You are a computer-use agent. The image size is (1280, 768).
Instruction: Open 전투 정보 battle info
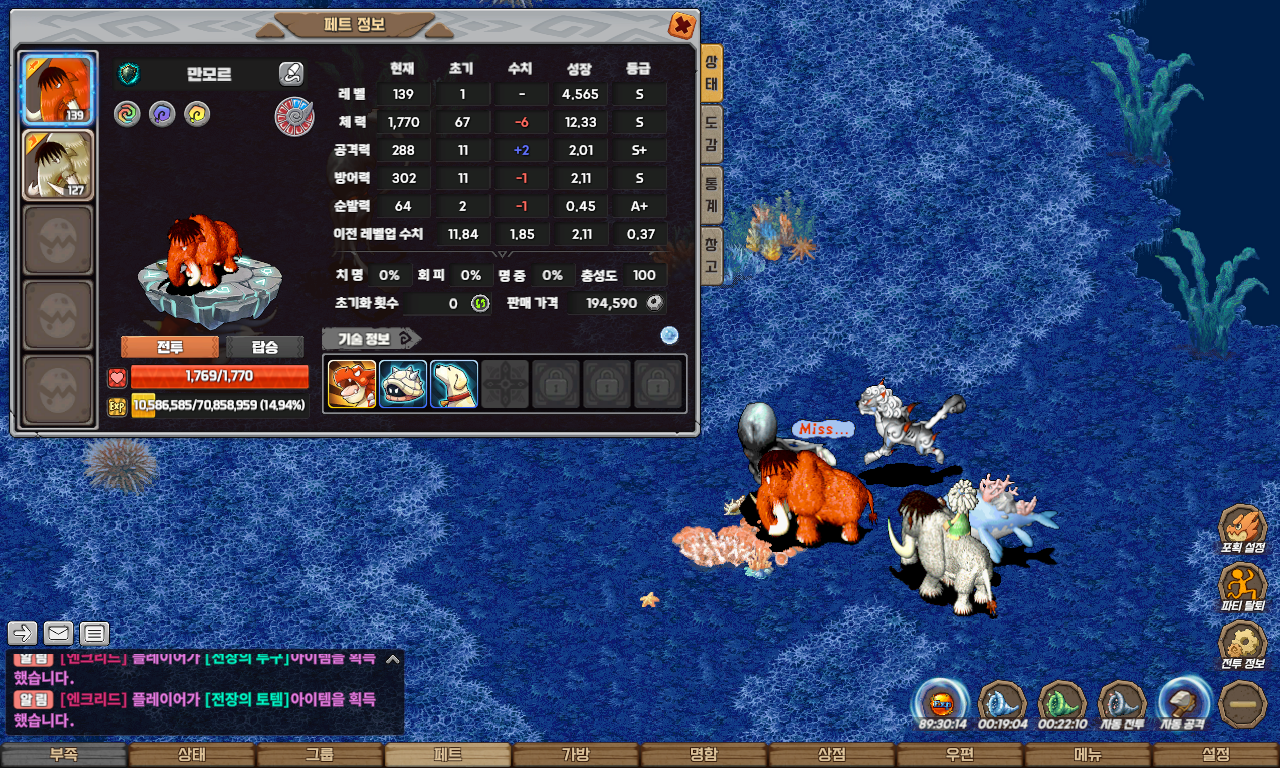pyautogui.click(x=1242, y=646)
